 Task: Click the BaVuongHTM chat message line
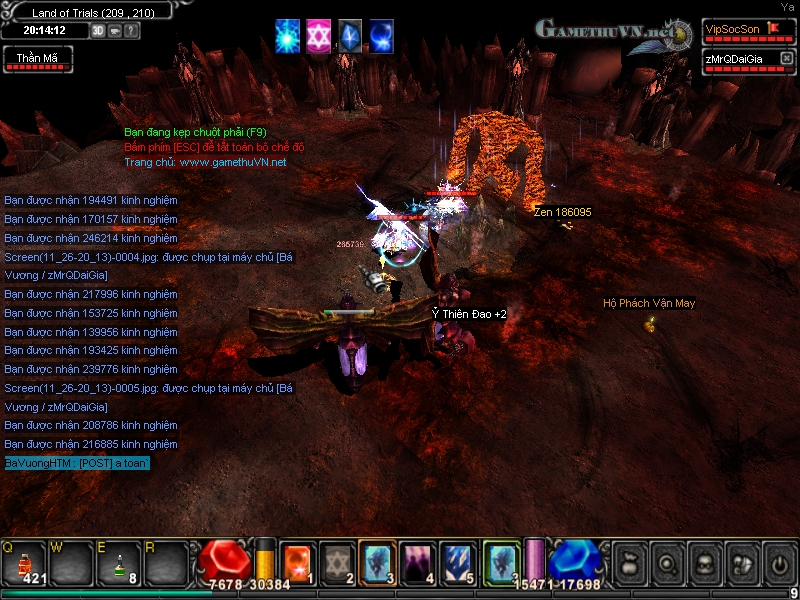point(76,463)
